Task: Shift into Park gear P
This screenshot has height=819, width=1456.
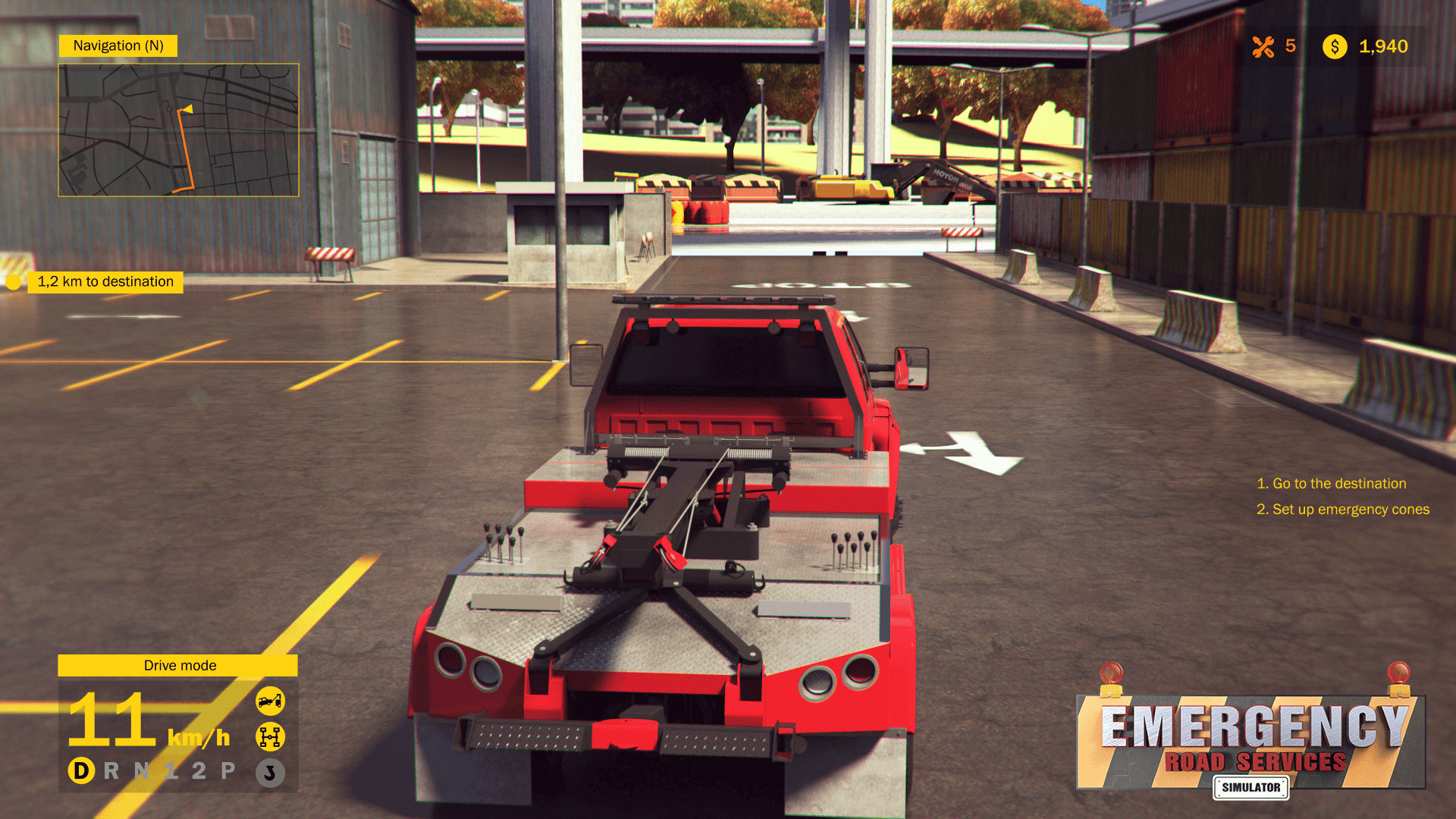Action: (x=225, y=770)
